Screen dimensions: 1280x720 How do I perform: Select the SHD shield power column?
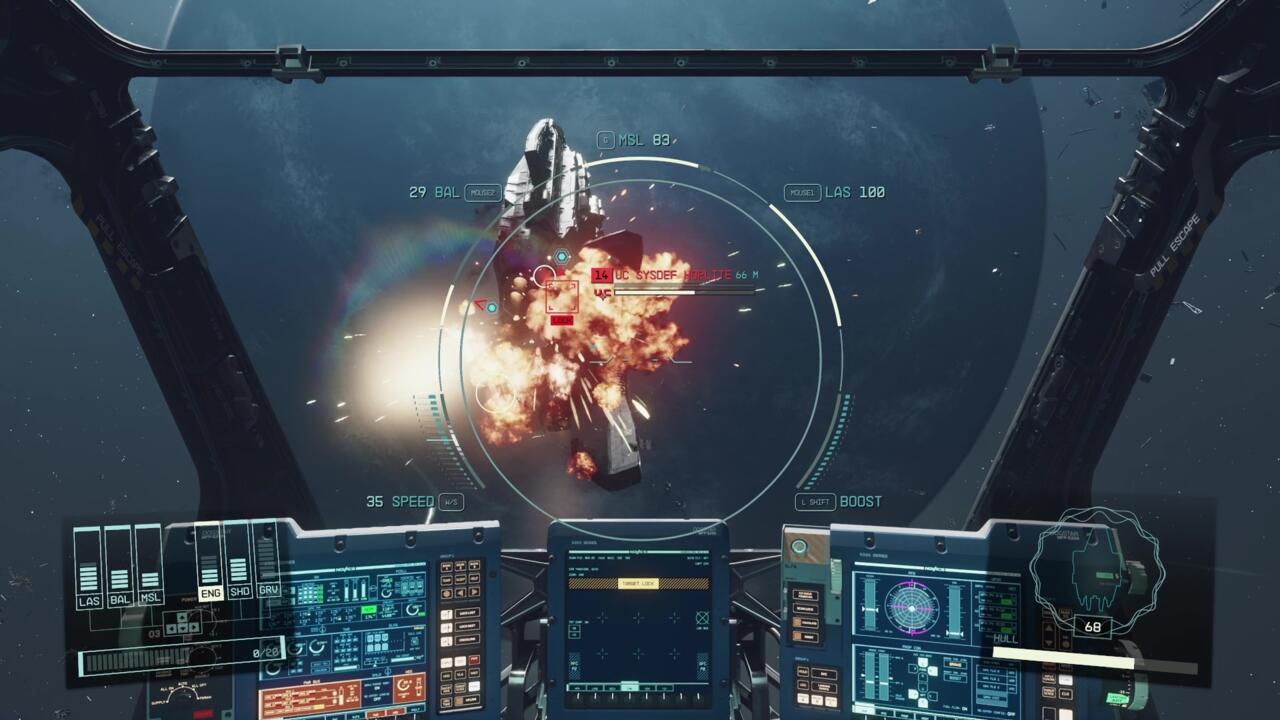coord(239,567)
